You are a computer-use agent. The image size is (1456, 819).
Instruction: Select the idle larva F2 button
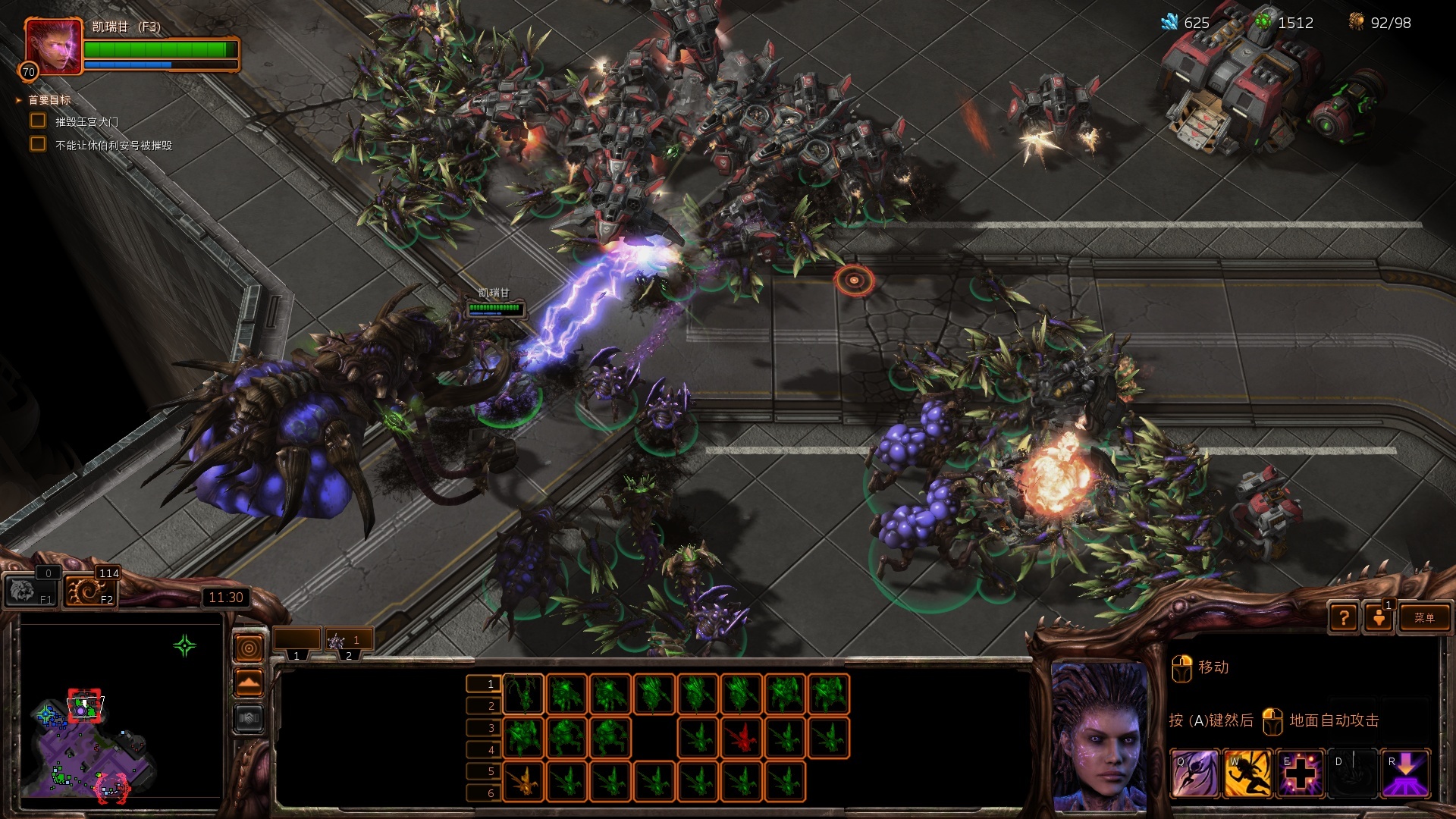click(91, 590)
